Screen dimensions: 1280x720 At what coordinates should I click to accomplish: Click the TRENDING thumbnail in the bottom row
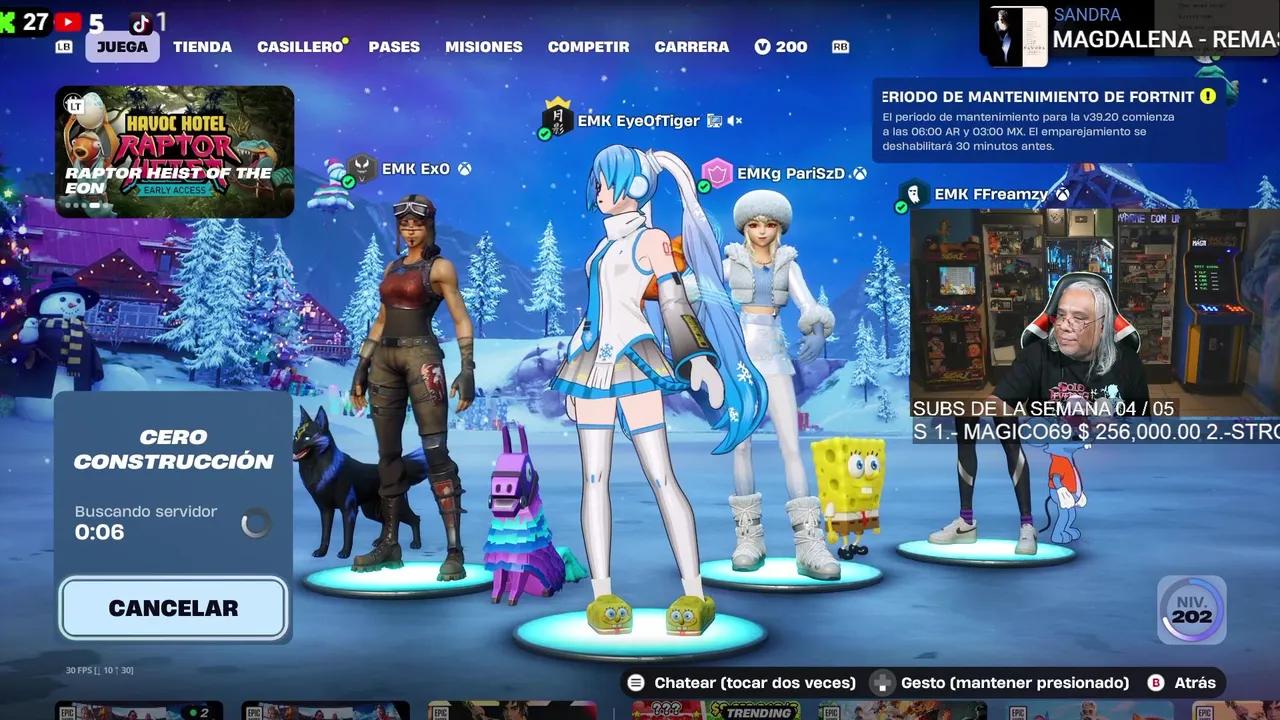tap(755, 712)
